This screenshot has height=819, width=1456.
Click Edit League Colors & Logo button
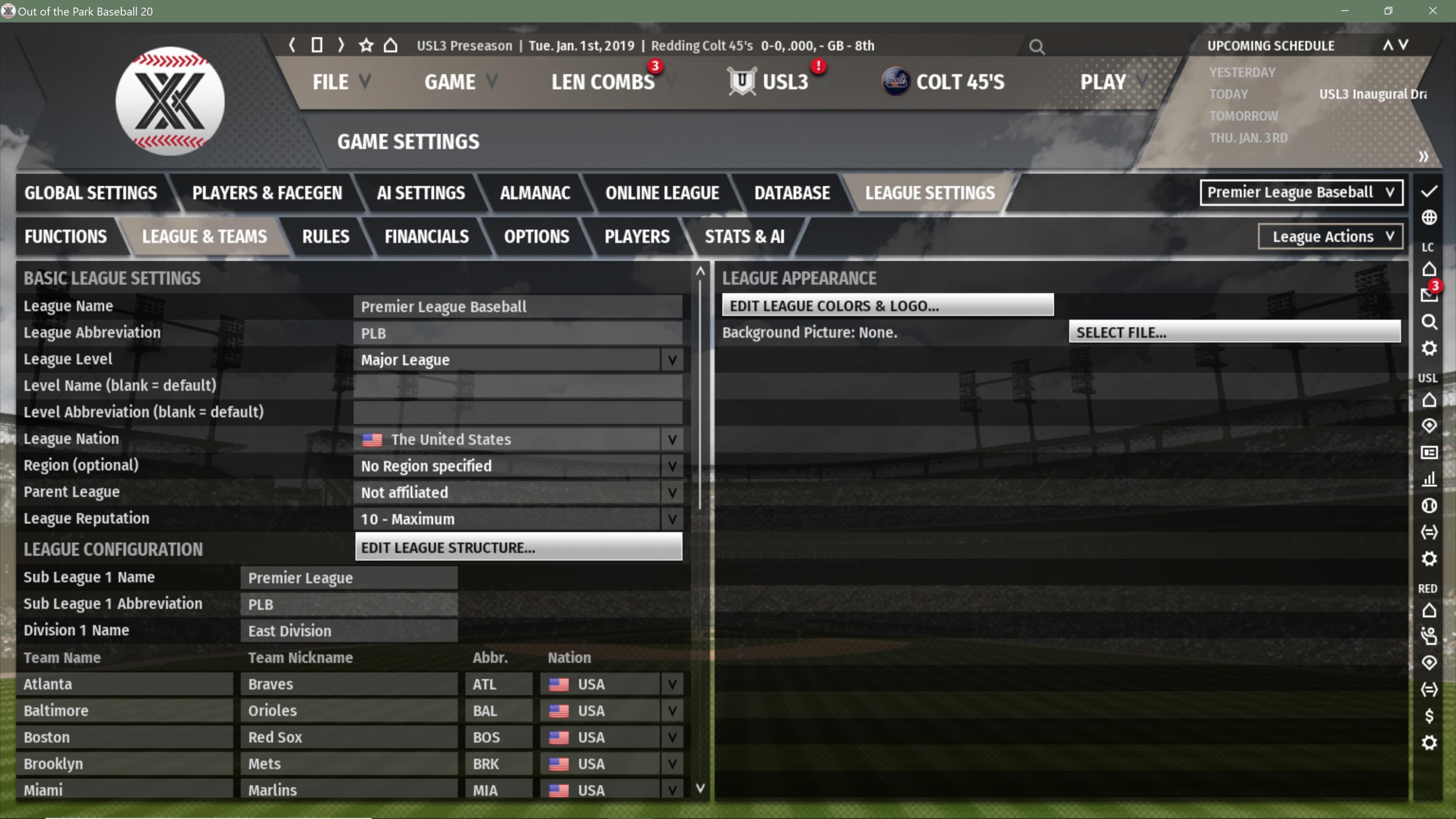(x=887, y=306)
